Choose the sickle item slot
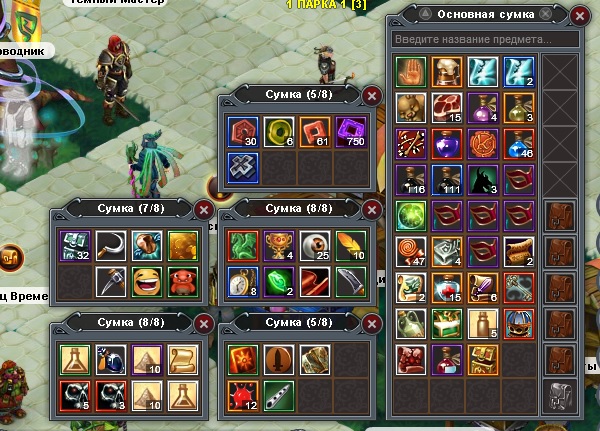 tap(111, 244)
